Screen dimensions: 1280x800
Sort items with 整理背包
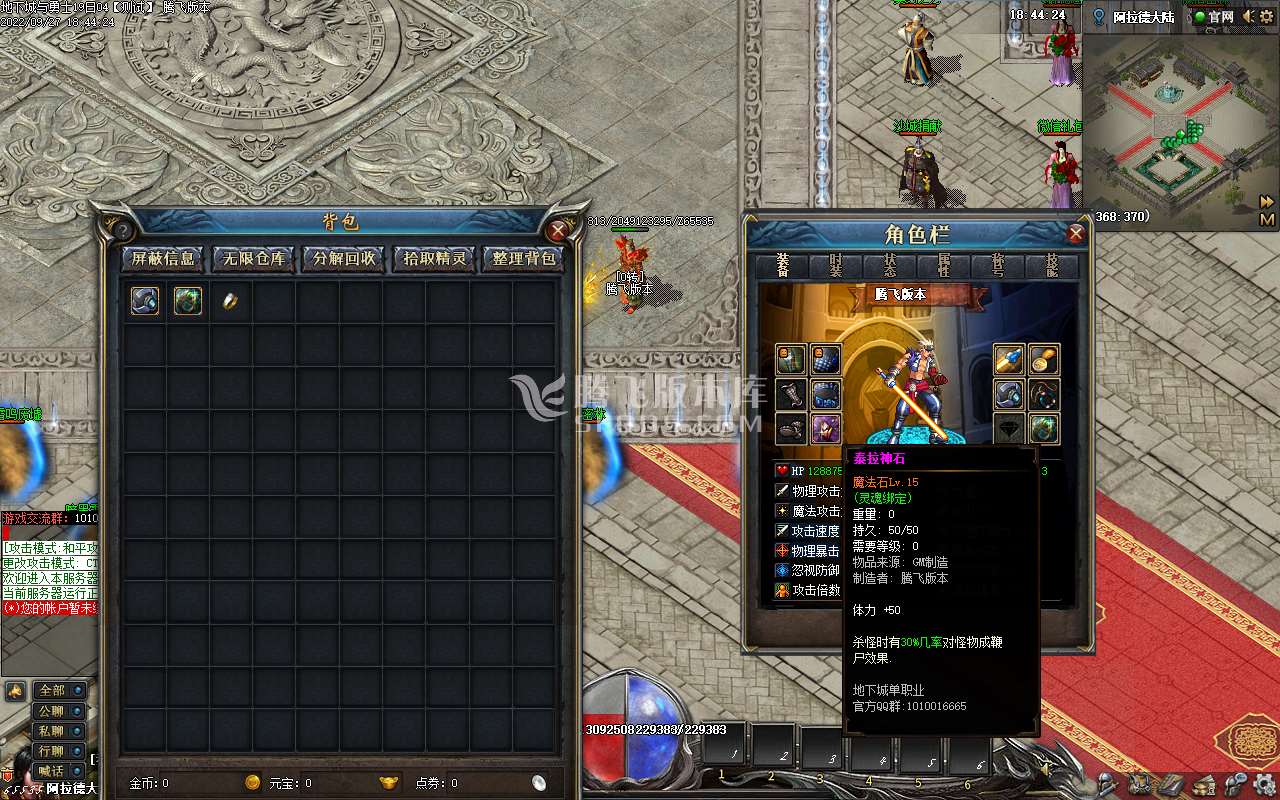(x=524, y=259)
